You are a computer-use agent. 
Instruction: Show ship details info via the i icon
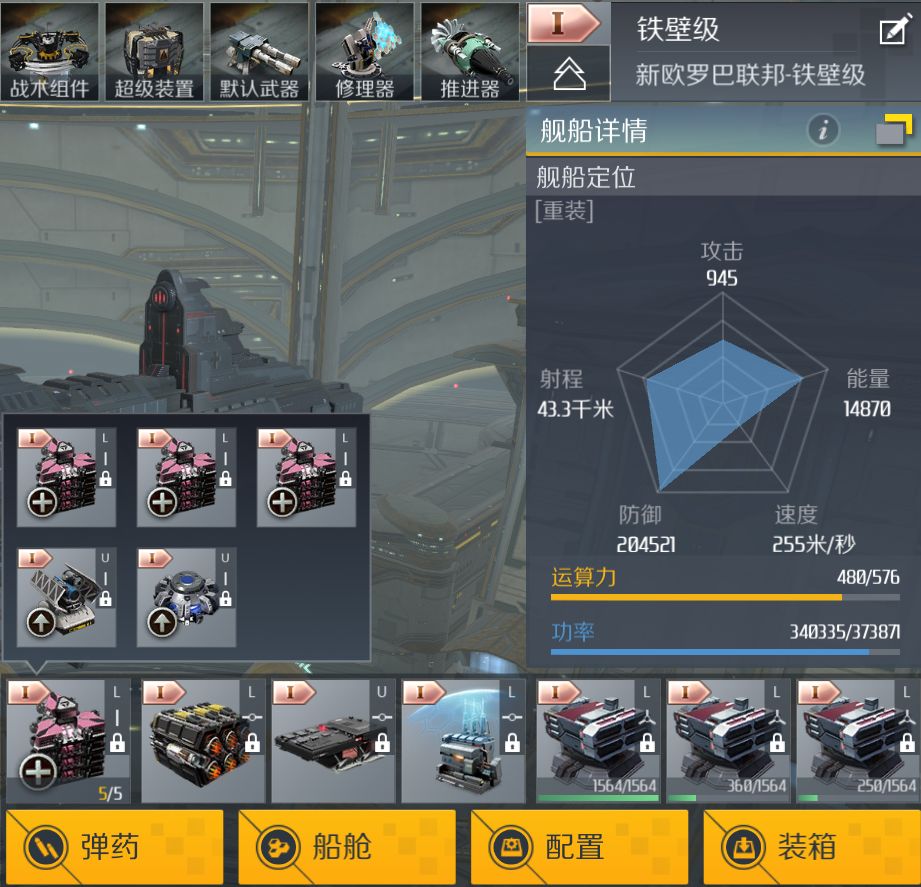823,130
